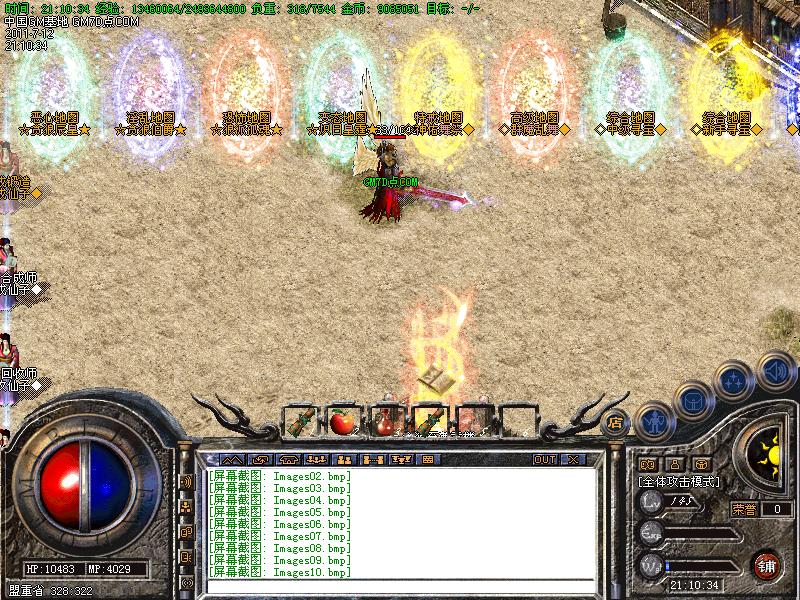Click the small person icon above attack mode
Image resolution: width=800 pixels, height=600 pixels.
pos(675,464)
